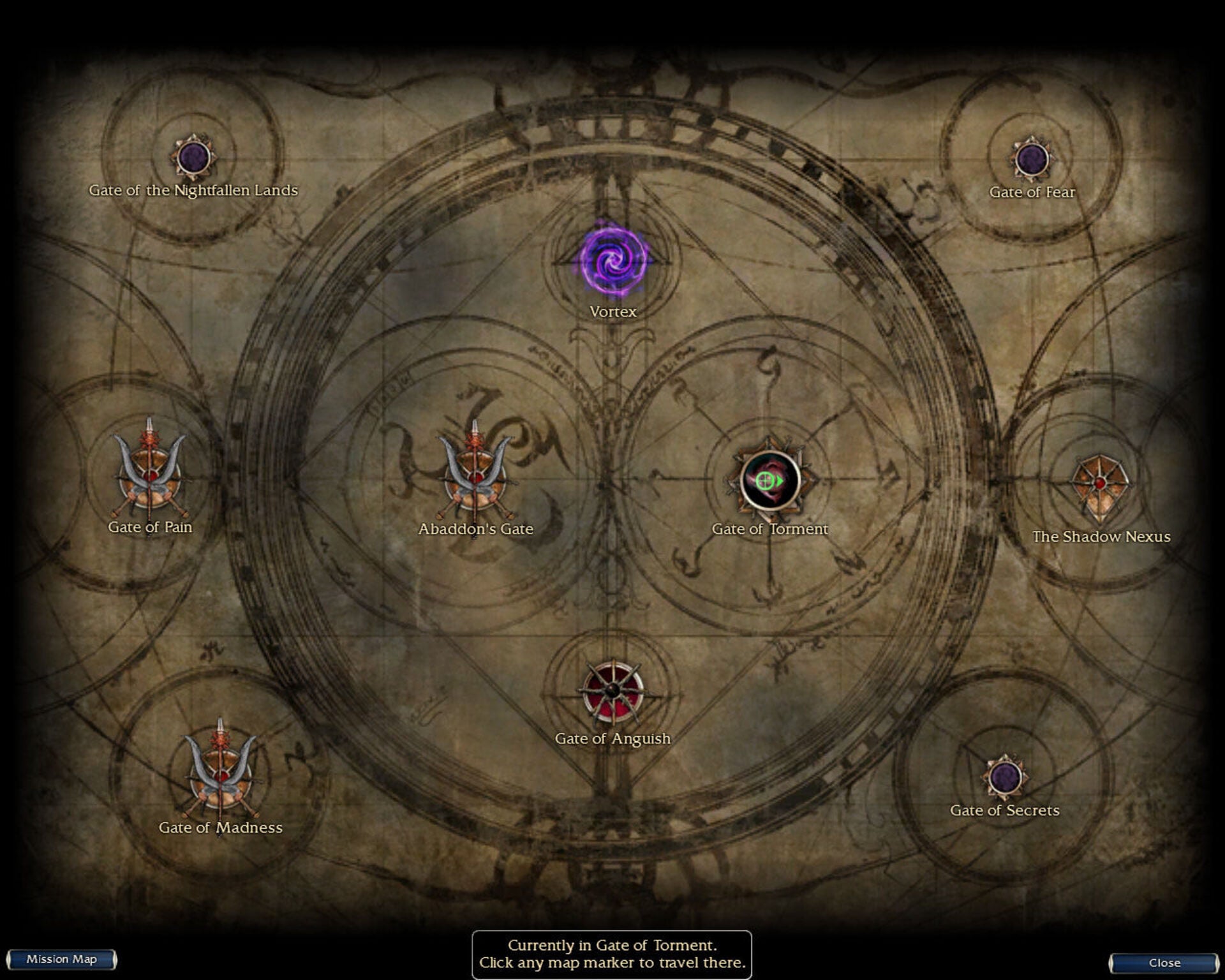Close the travel map
The width and height of the screenshot is (1225, 980).
coord(1164,963)
